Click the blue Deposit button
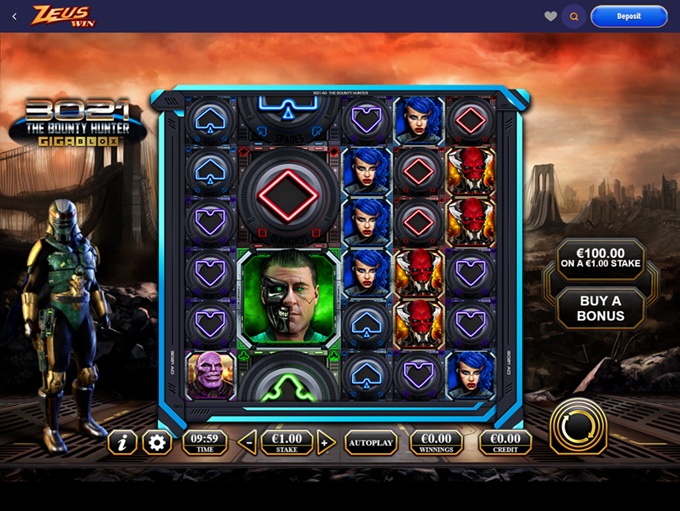The height and width of the screenshot is (511, 680). point(628,16)
